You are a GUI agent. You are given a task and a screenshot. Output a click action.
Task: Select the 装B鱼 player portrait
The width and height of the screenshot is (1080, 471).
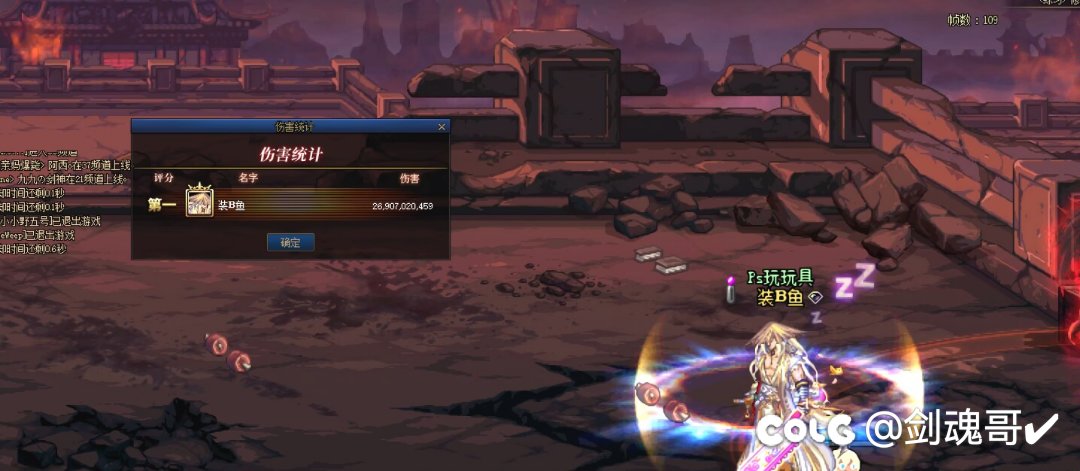(x=198, y=204)
